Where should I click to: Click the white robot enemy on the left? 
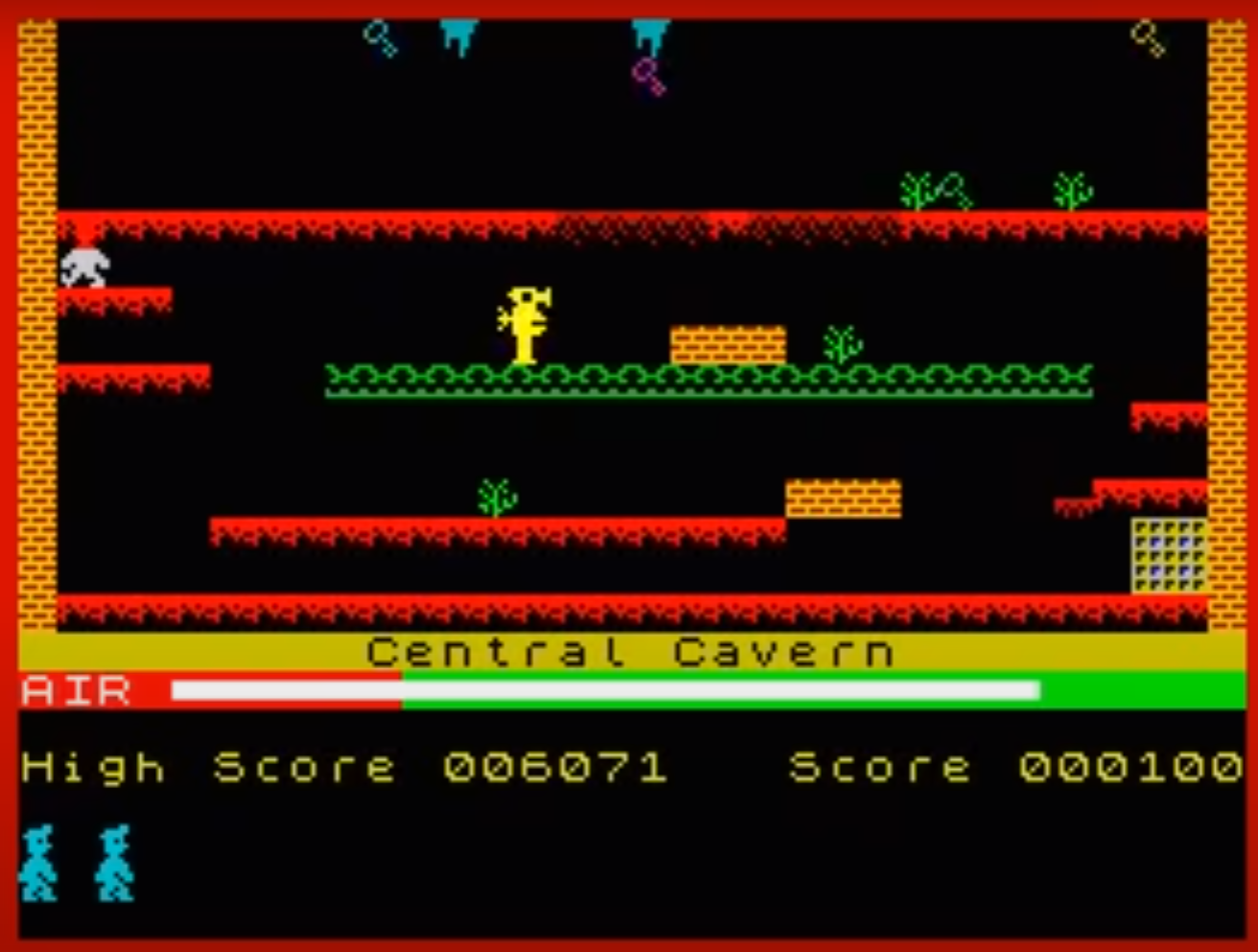pyautogui.click(x=84, y=267)
